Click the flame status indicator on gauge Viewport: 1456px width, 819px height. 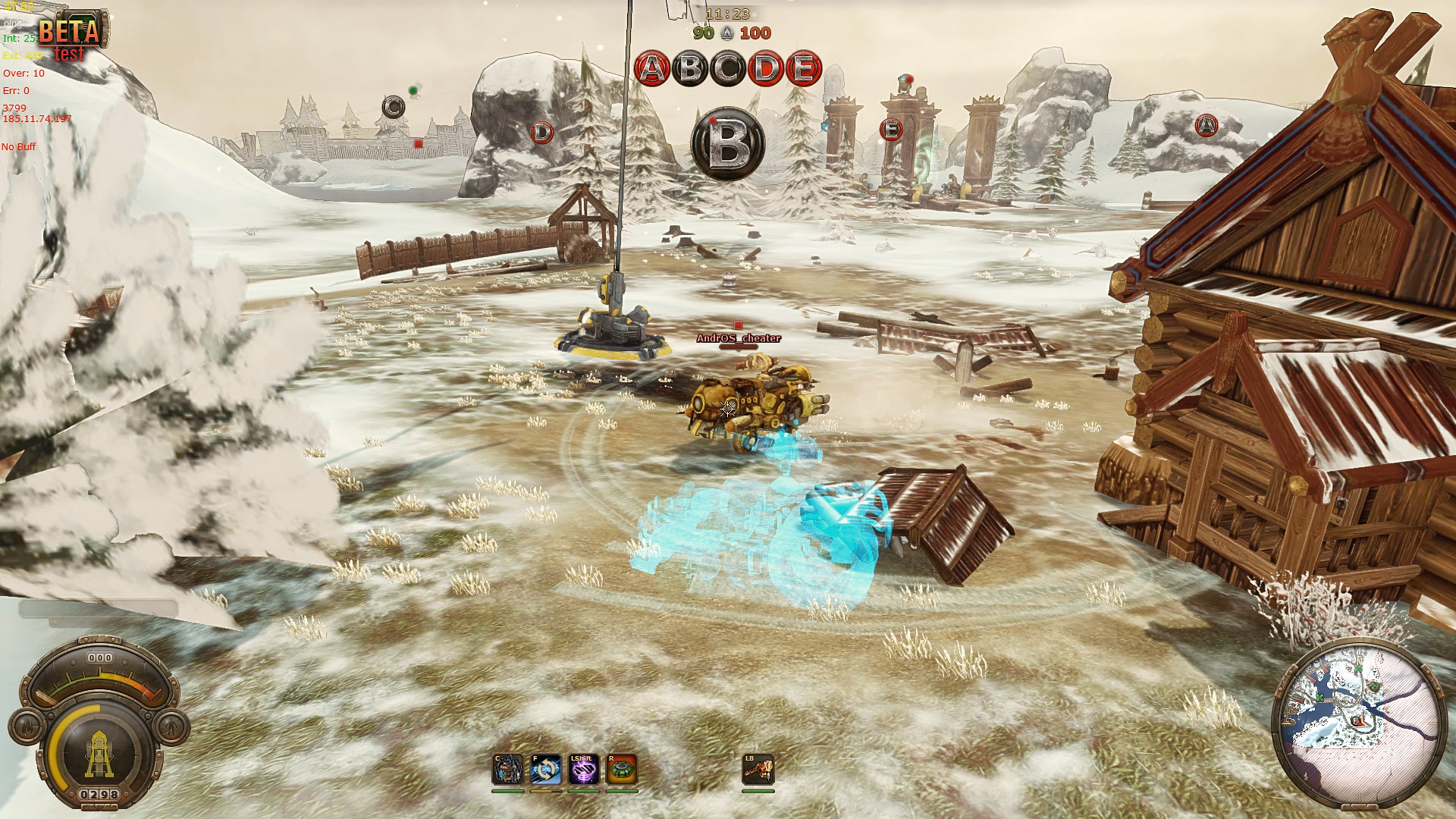(25, 727)
